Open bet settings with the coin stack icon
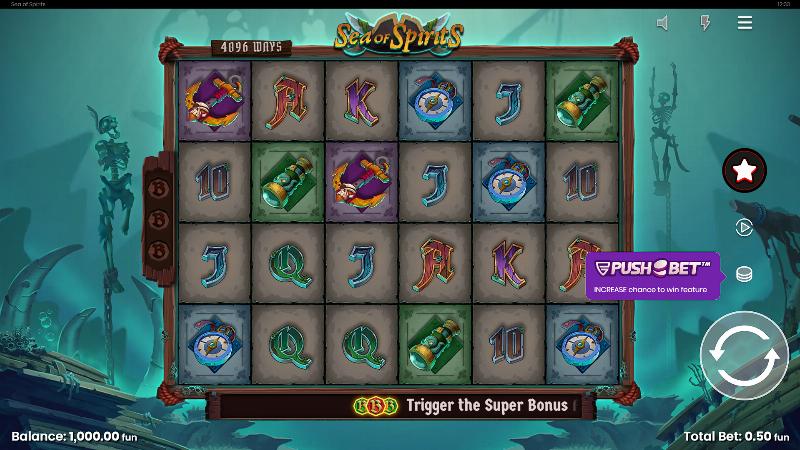The height and width of the screenshot is (450, 800). pyautogui.click(x=744, y=274)
